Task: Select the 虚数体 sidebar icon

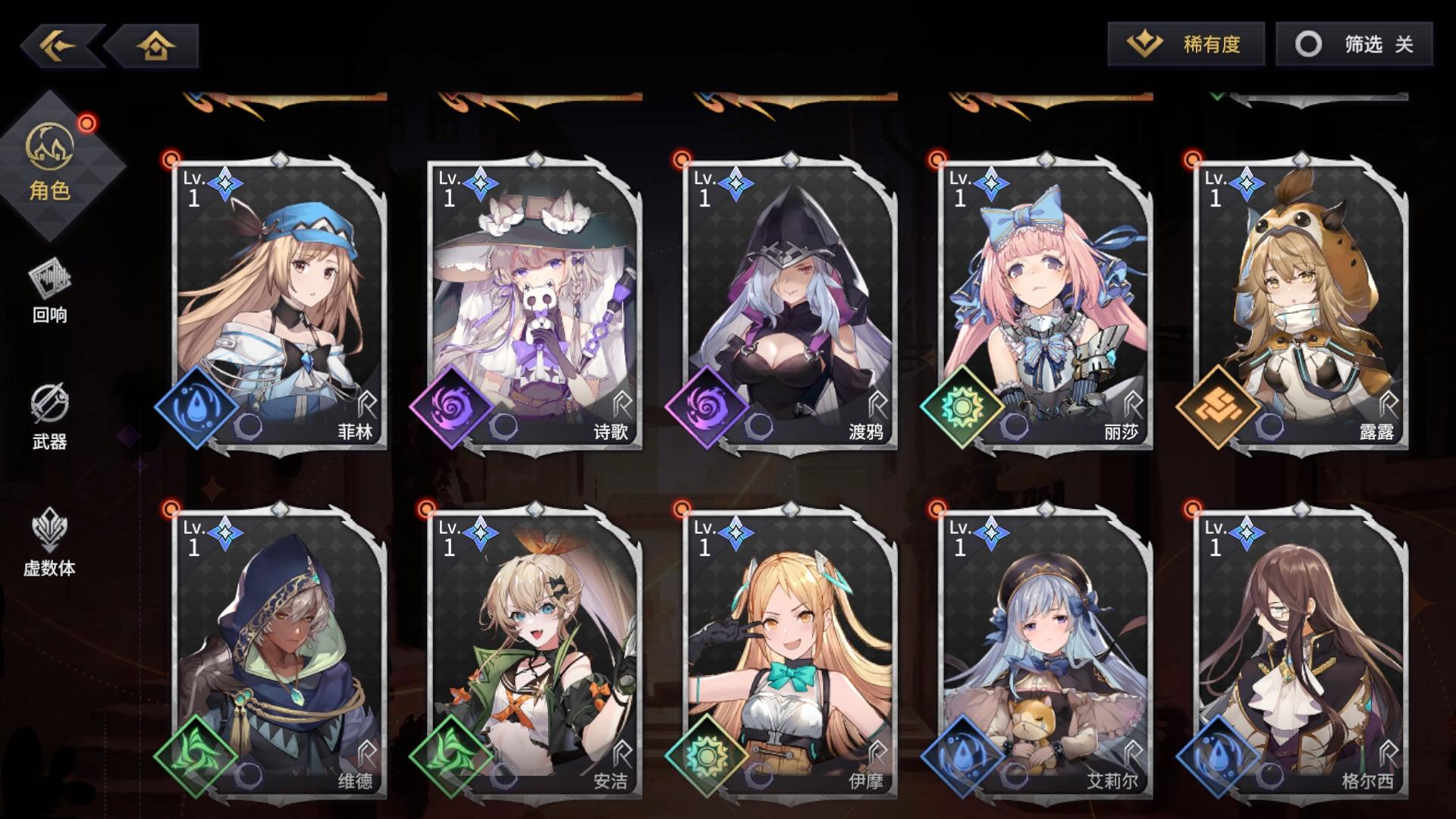Action: (x=49, y=542)
